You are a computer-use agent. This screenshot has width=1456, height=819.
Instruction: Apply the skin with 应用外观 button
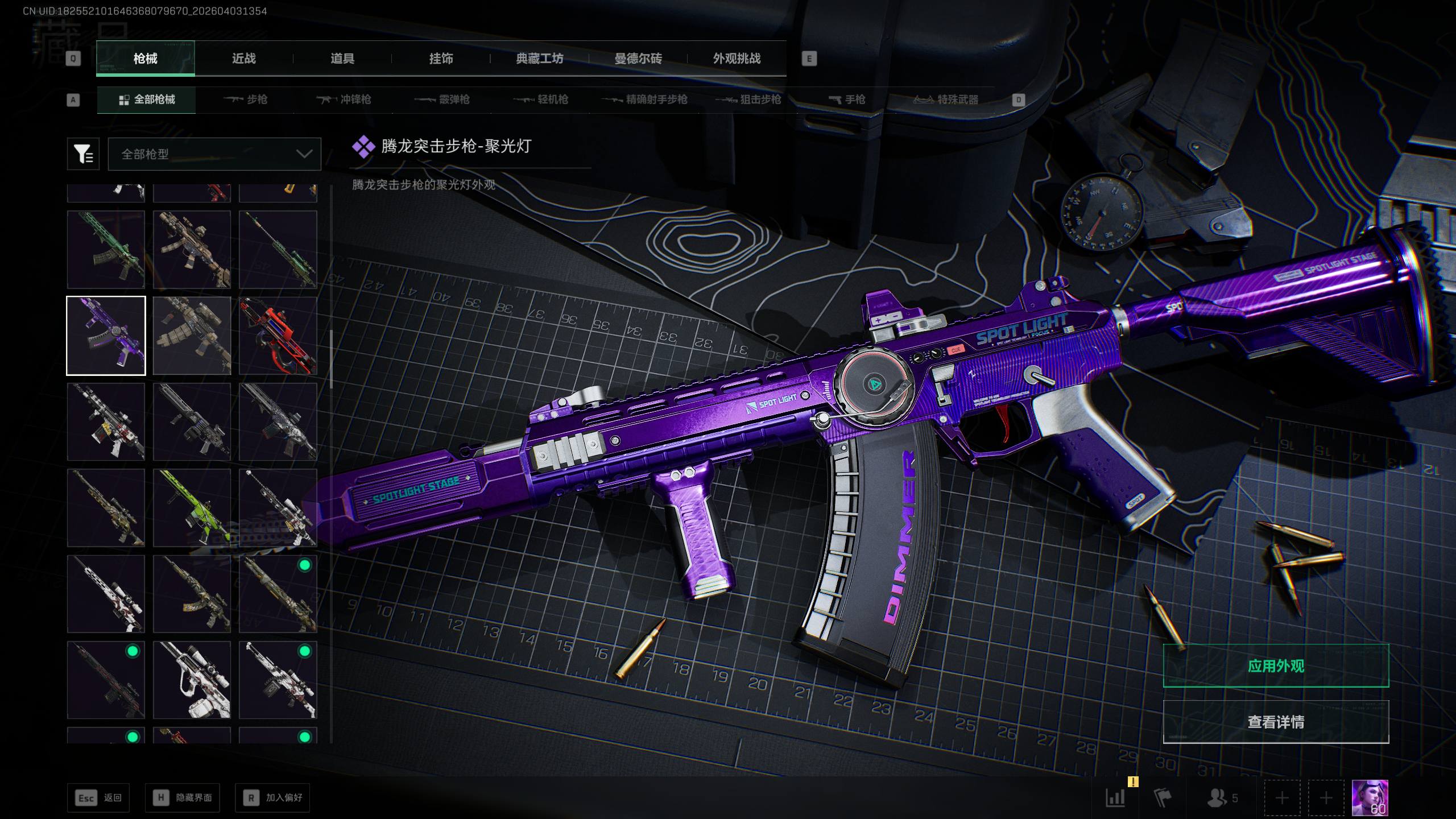tap(1276, 666)
